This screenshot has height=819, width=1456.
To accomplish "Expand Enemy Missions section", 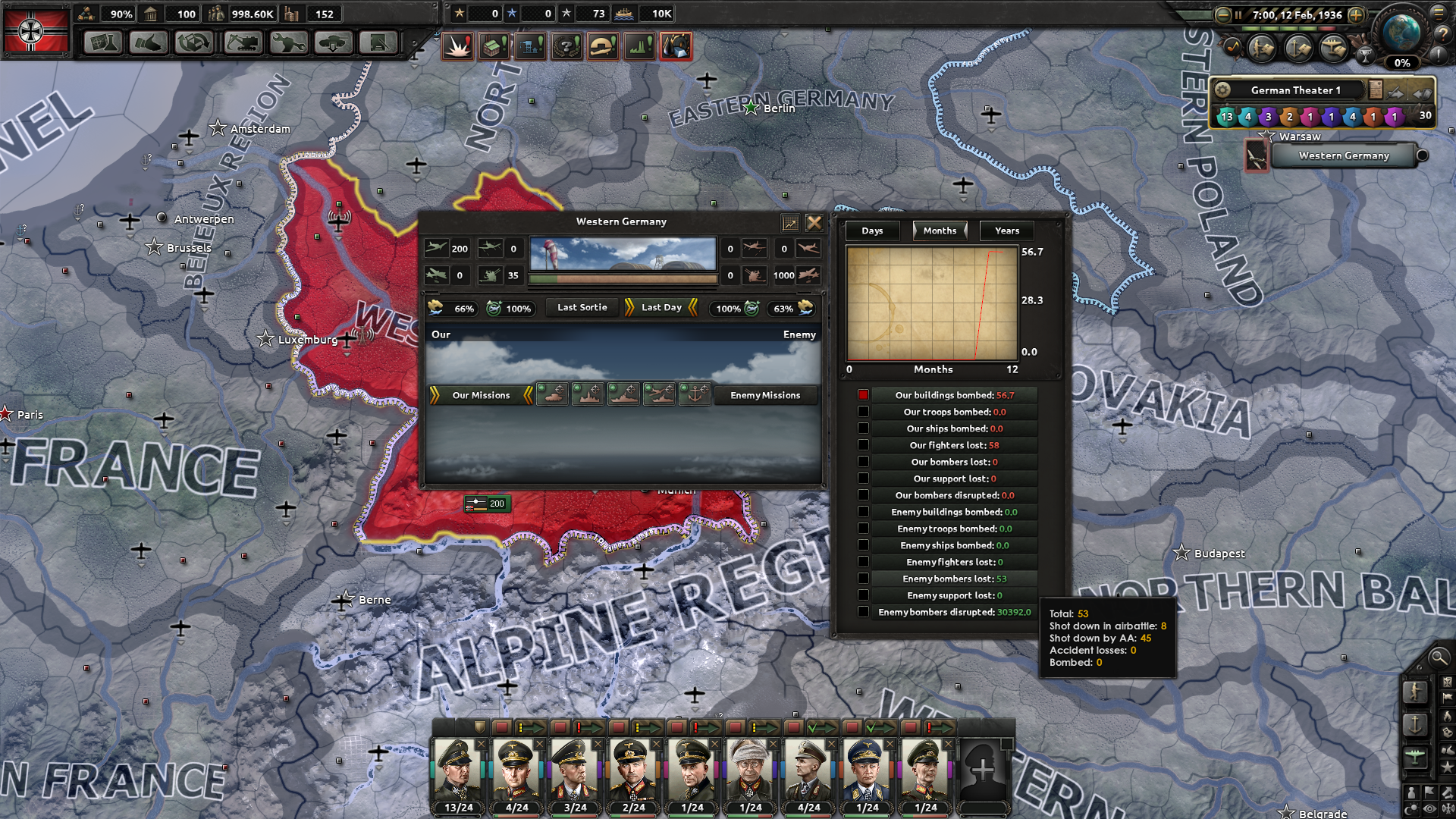I will (x=765, y=395).
